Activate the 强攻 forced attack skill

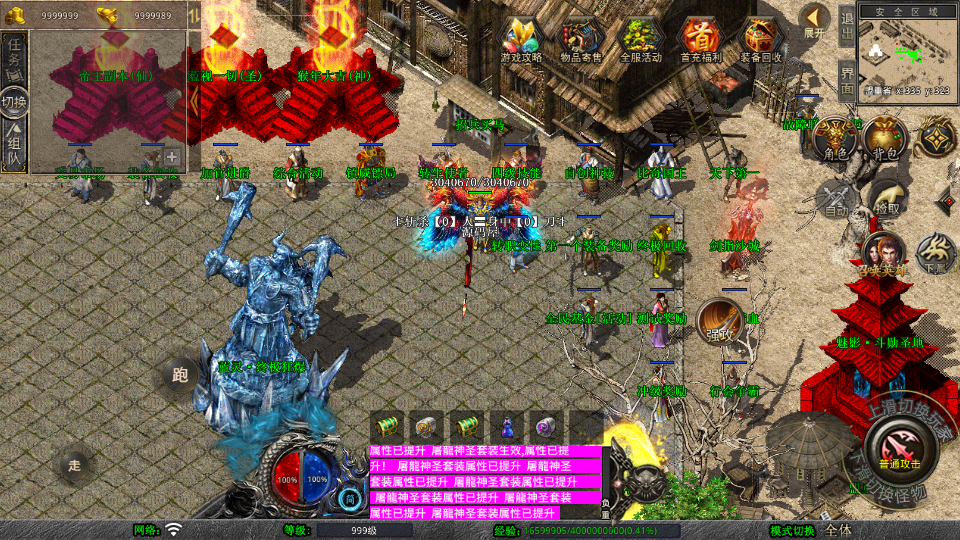[719, 322]
